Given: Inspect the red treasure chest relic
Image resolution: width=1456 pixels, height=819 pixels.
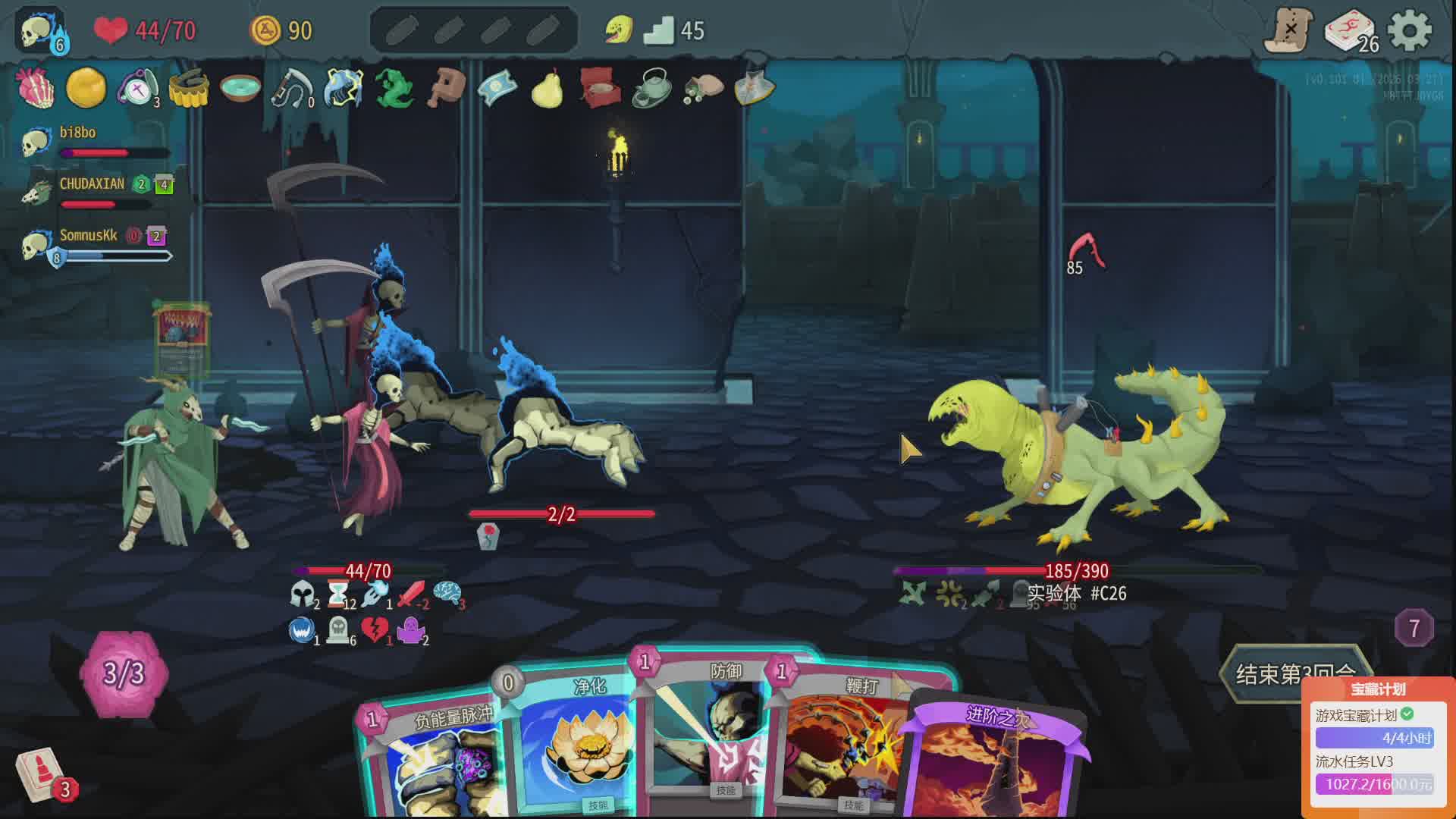Looking at the screenshot, I should (600, 88).
